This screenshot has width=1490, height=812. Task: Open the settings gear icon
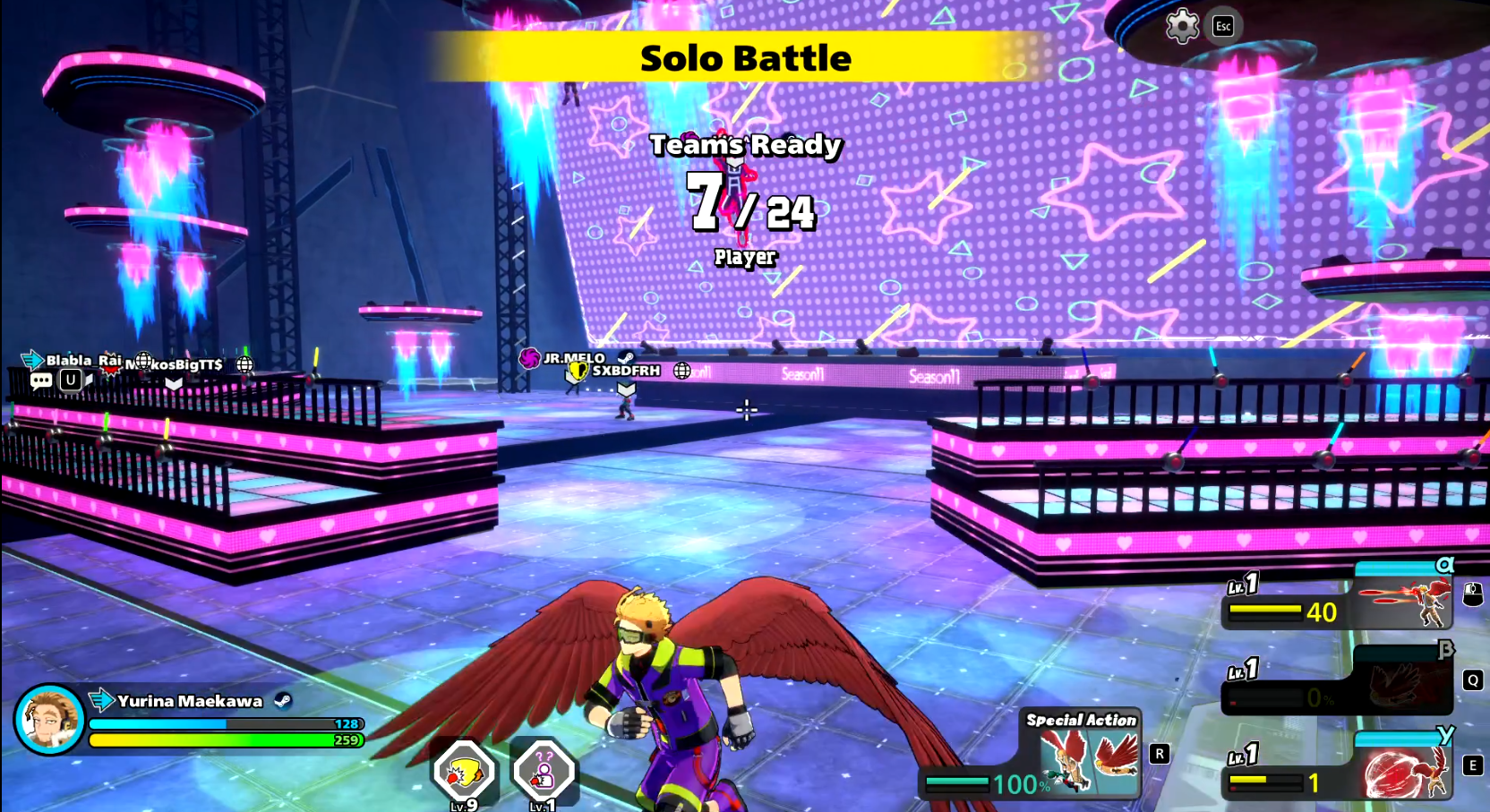[x=1182, y=26]
